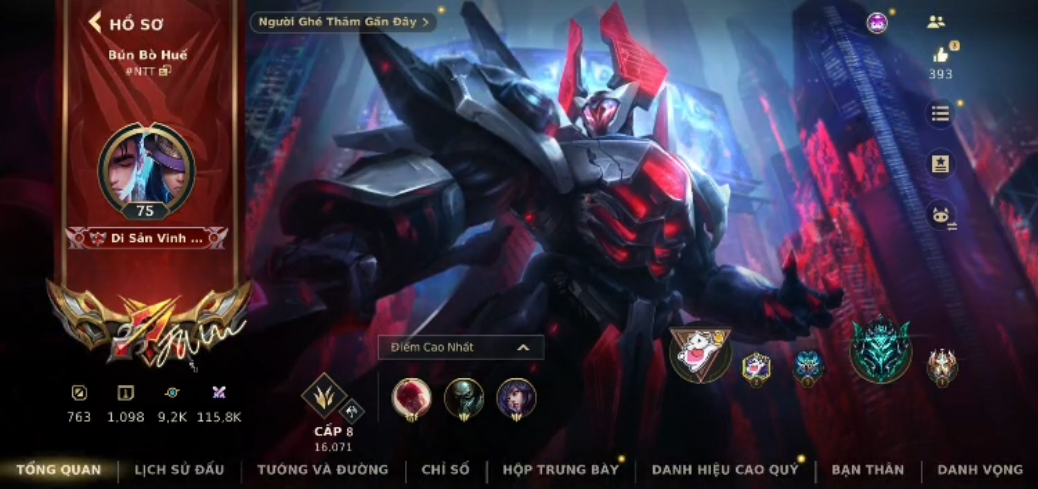This screenshot has width=1038, height=489.
Task: Switch to Danh Hiệu Cao Quý tab
Action: click(x=725, y=469)
